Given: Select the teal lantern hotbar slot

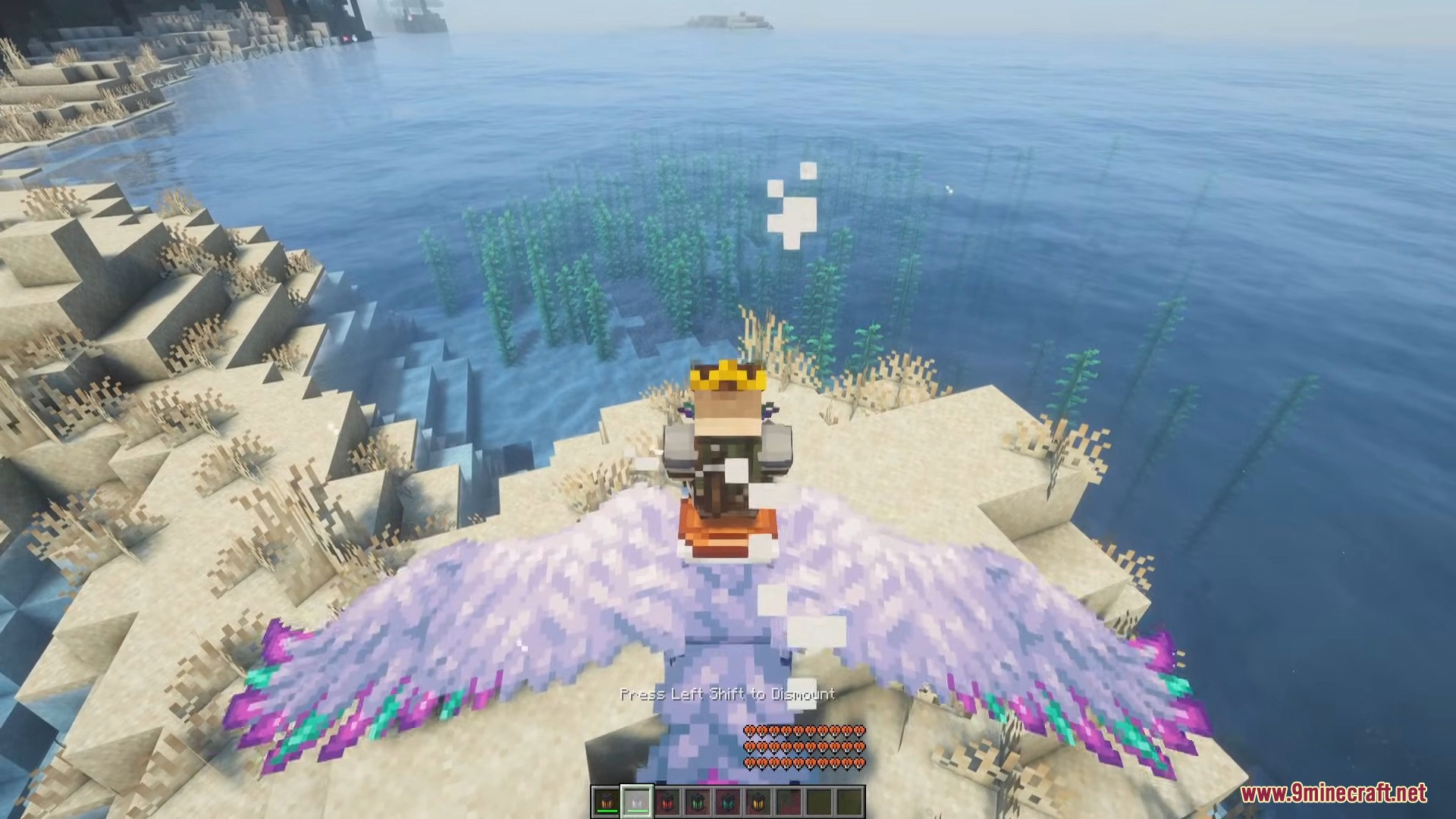Looking at the screenshot, I should [x=728, y=802].
